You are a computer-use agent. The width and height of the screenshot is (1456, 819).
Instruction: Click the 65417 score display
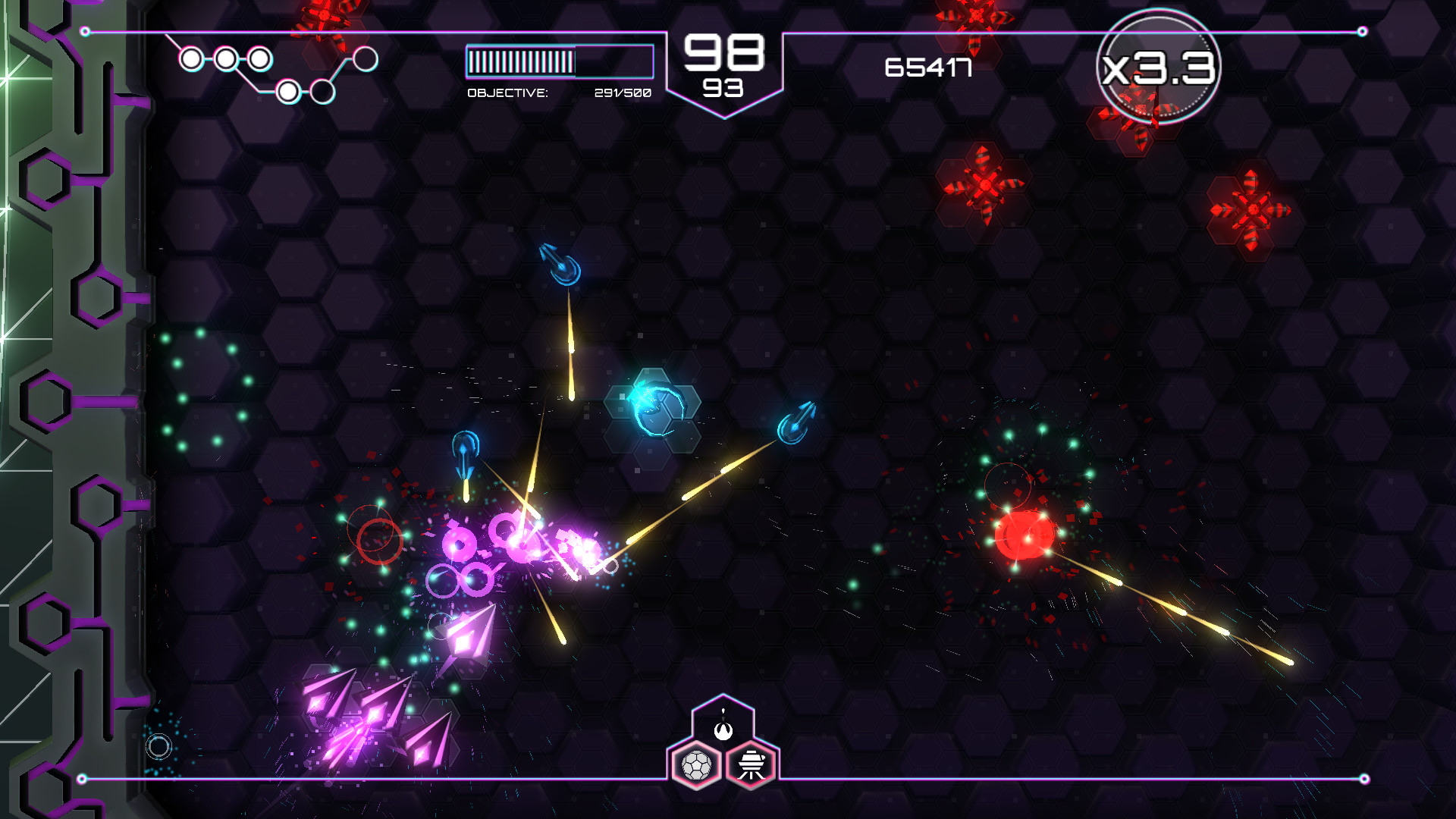pyautogui.click(x=928, y=68)
